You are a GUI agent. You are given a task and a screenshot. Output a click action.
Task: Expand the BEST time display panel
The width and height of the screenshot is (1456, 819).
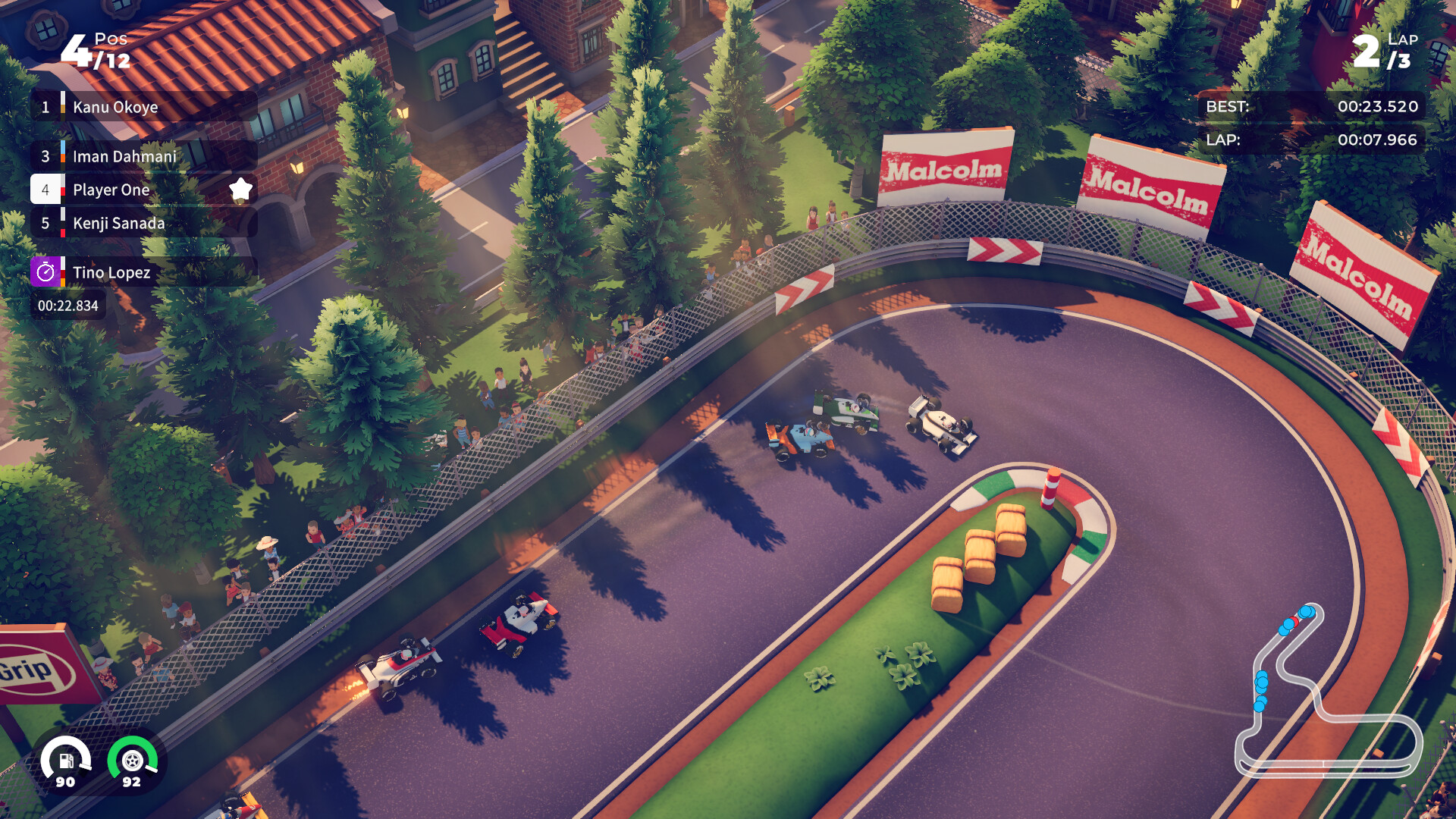(x=1312, y=107)
